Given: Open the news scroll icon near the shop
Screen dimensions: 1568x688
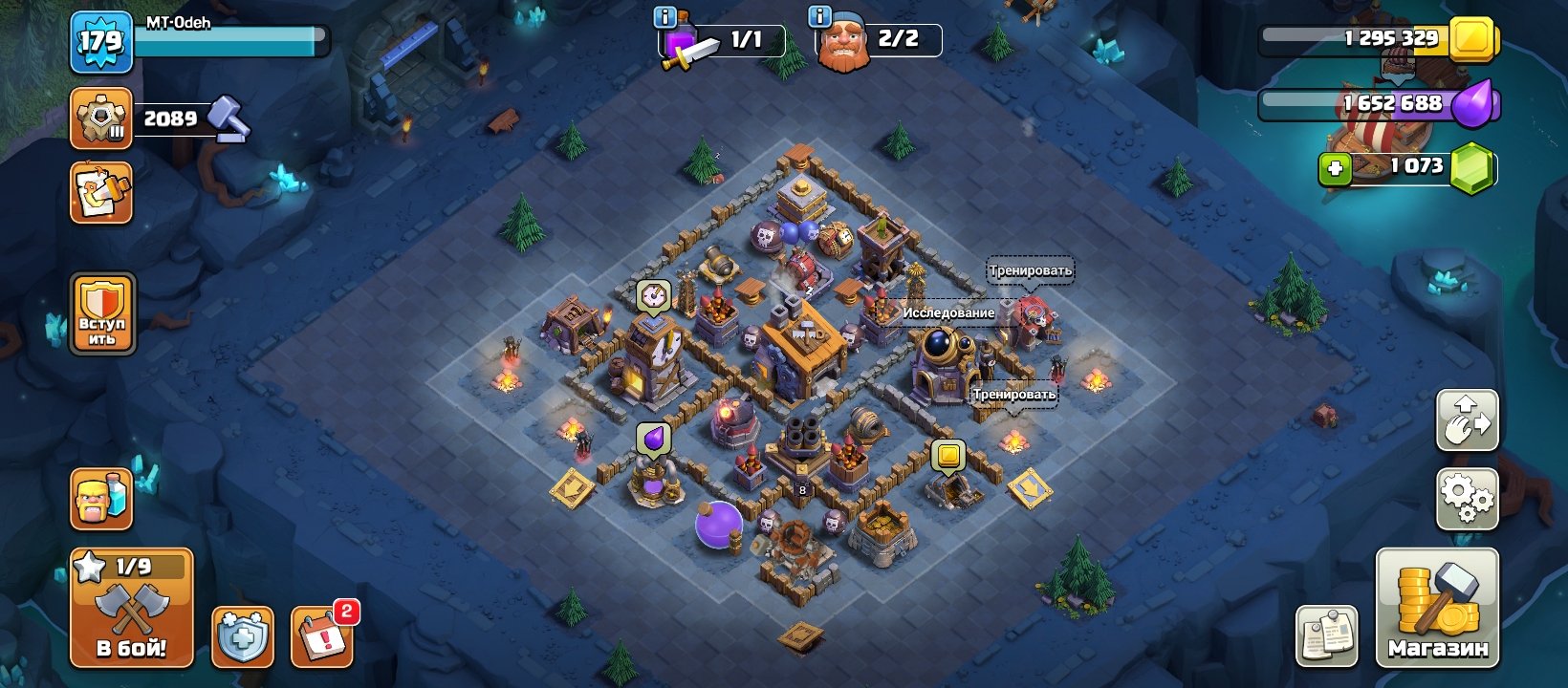Looking at the screenshot, I should click(1329, 634).
